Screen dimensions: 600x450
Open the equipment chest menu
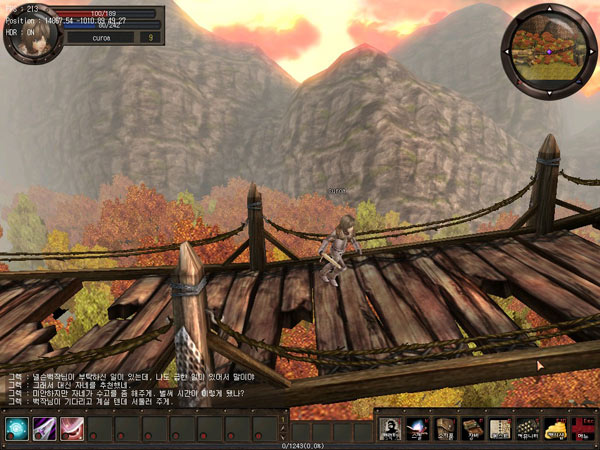(x=473, y=429)
